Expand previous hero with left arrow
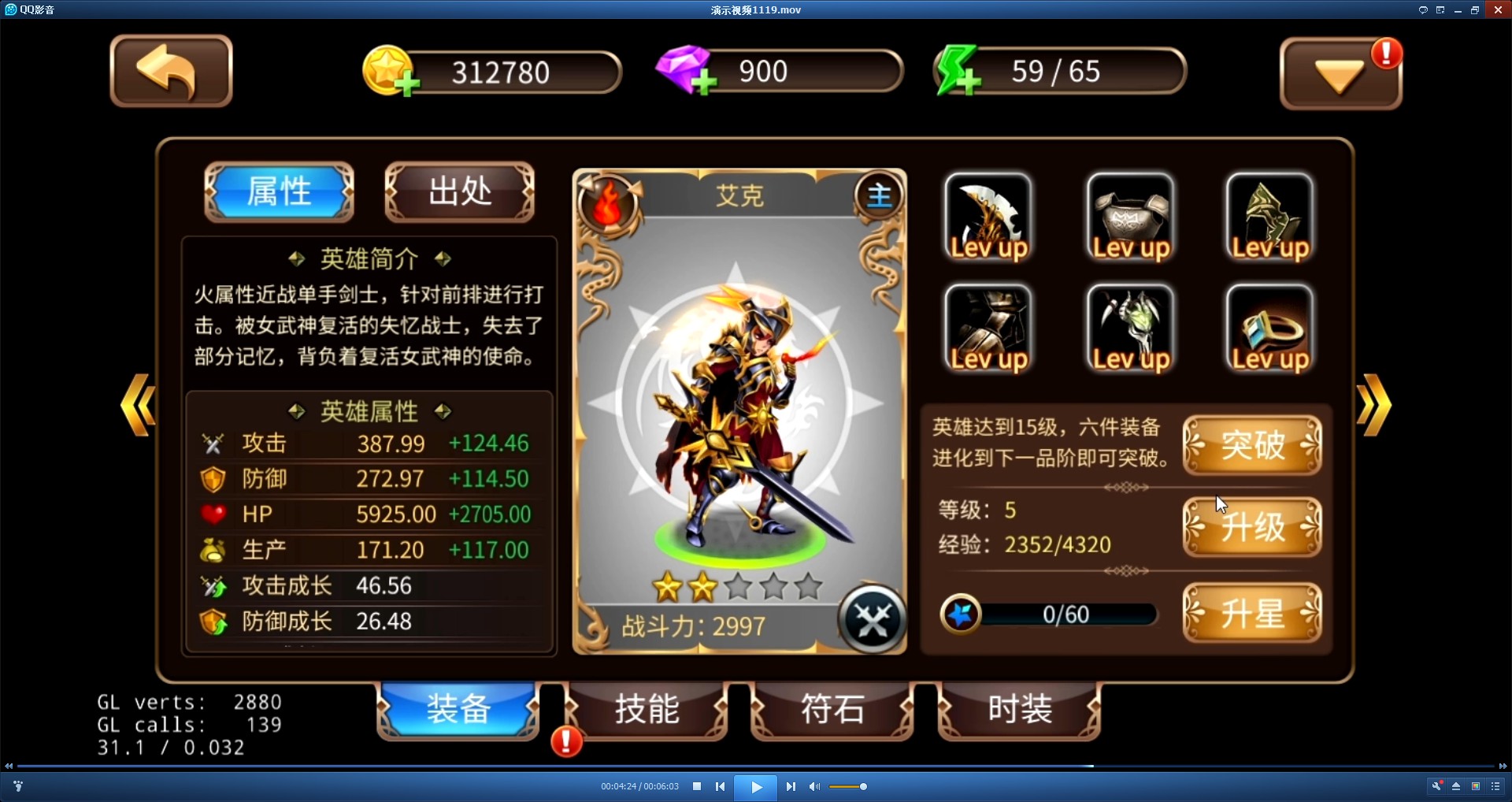The height and width of the screenshot is (802, 1512). click(x=138, y=406)
